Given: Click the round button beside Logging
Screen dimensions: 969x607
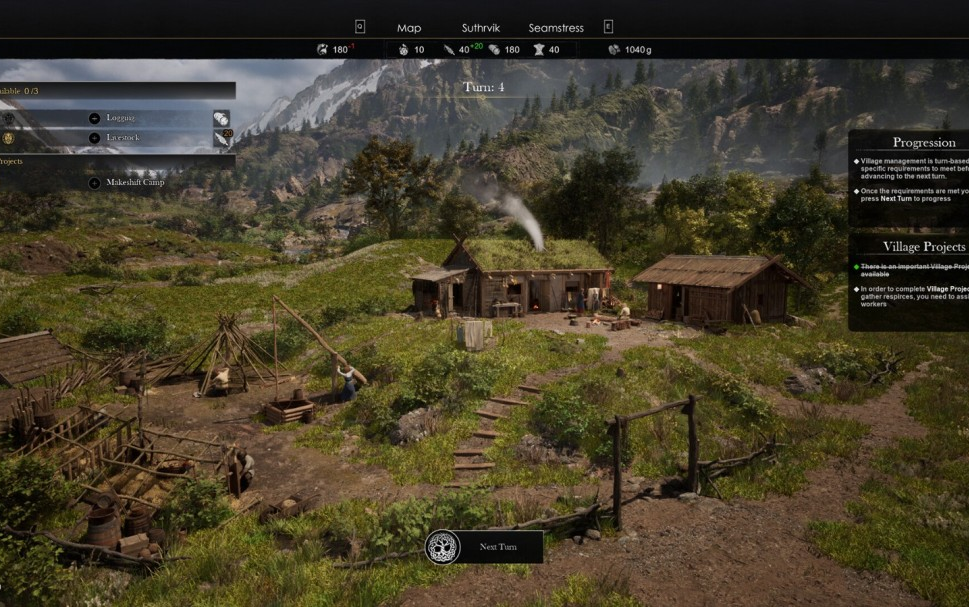Looking at the screenshot, I should coord(94,118).
